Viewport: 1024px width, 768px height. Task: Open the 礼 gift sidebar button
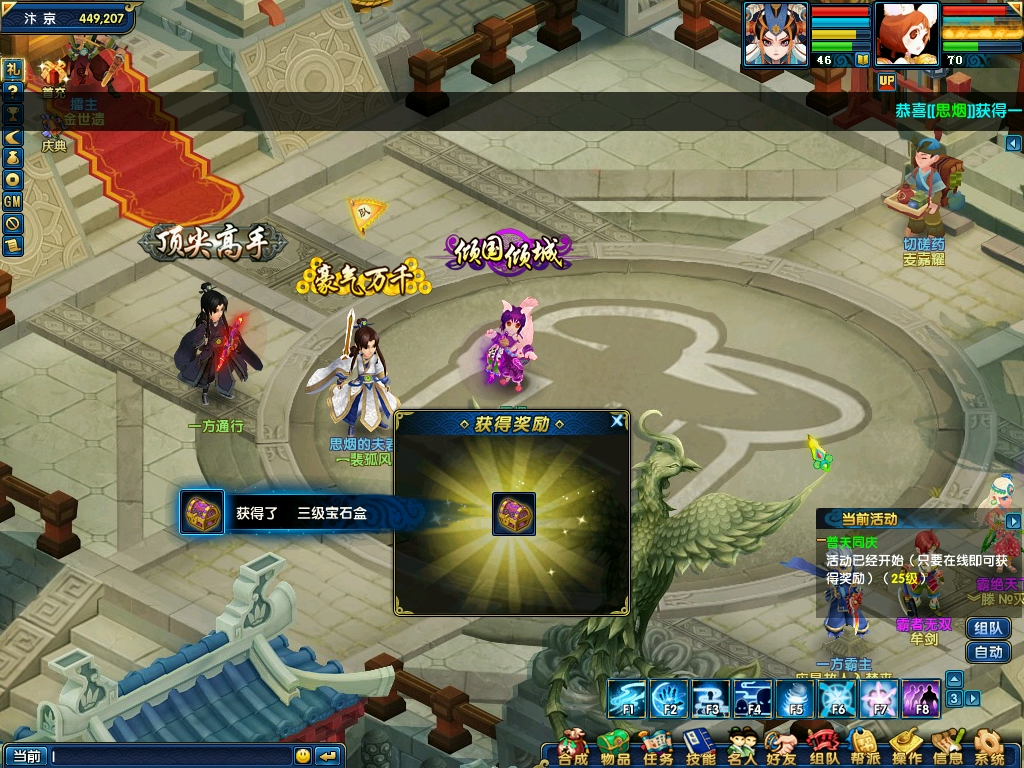point(12,70)
